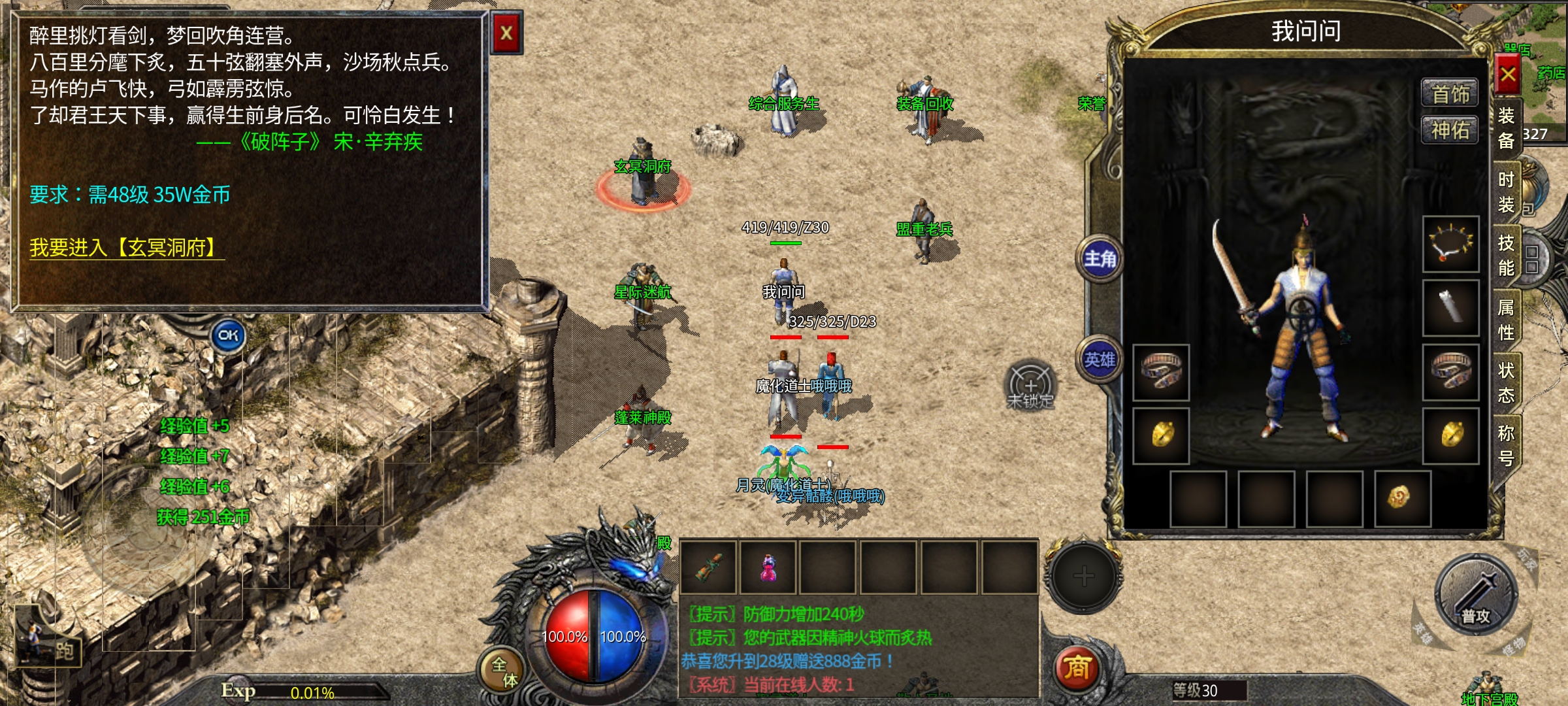Viewport: 1568px width, 706px height.
Task: Close the character equipment panel
Action: click(1507, 75)
